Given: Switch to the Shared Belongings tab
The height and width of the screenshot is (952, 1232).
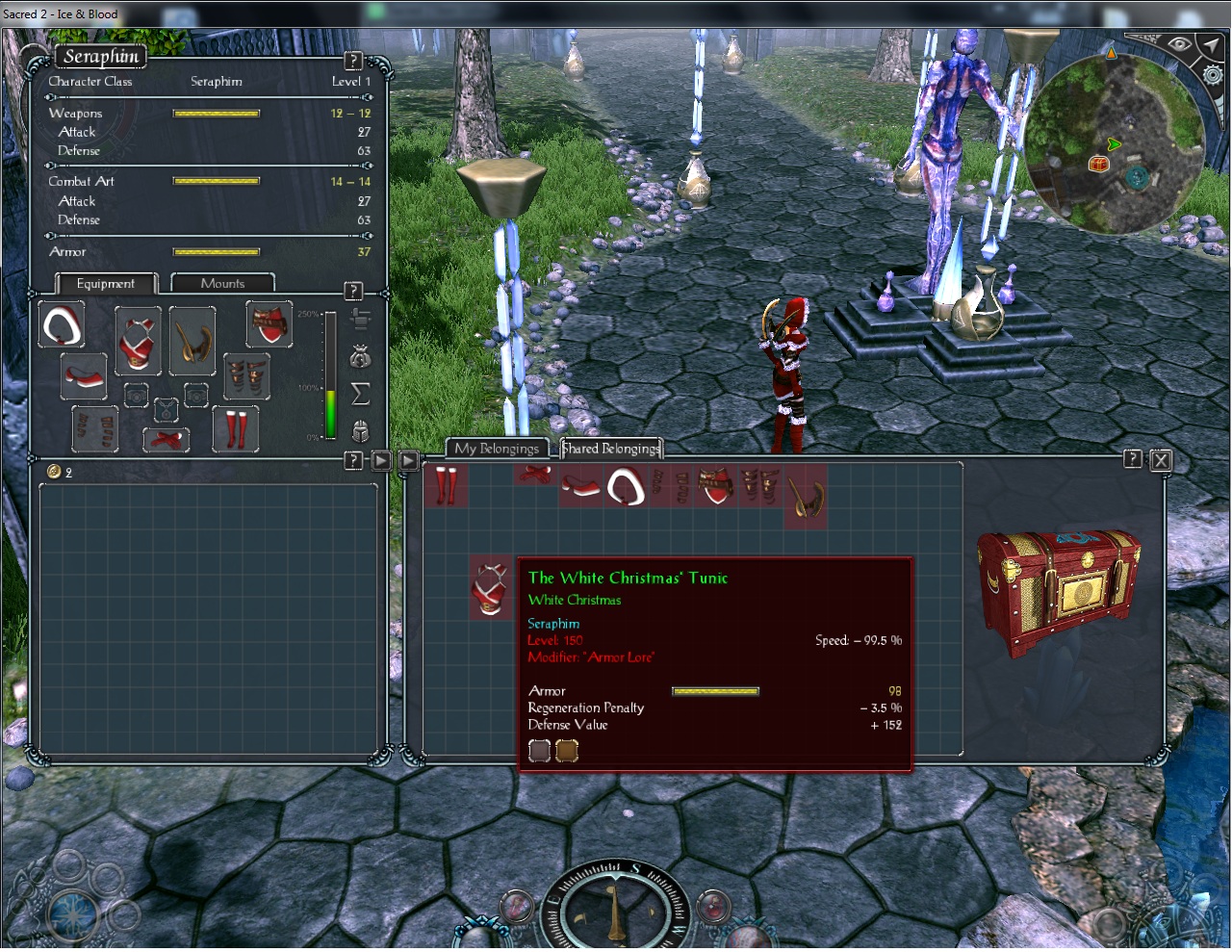Looking at the screenshot, I should pyautogui.click(x=611, y=448).
